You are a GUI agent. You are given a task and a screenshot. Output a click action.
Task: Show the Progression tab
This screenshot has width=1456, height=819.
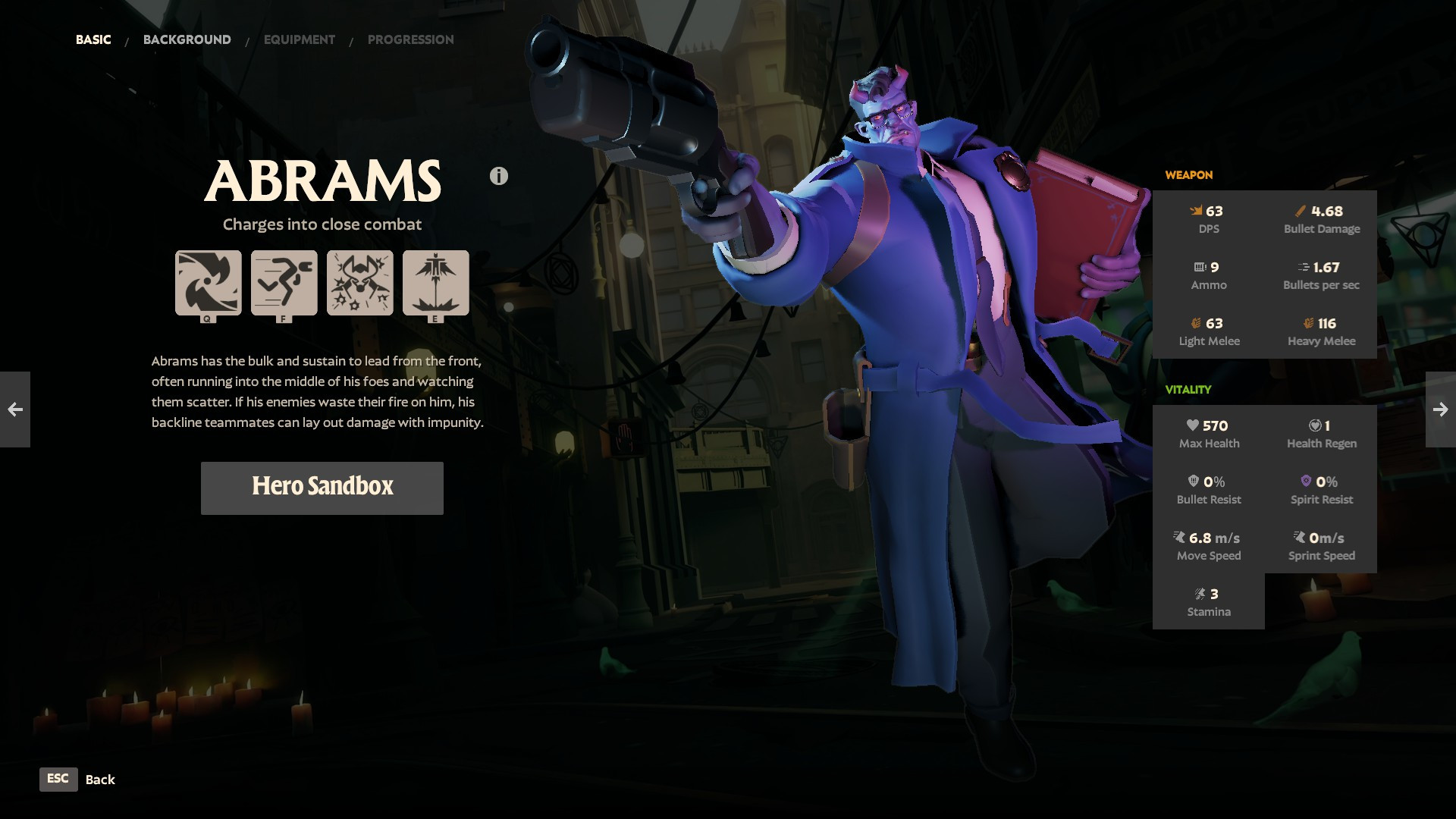tap(410, 39)
